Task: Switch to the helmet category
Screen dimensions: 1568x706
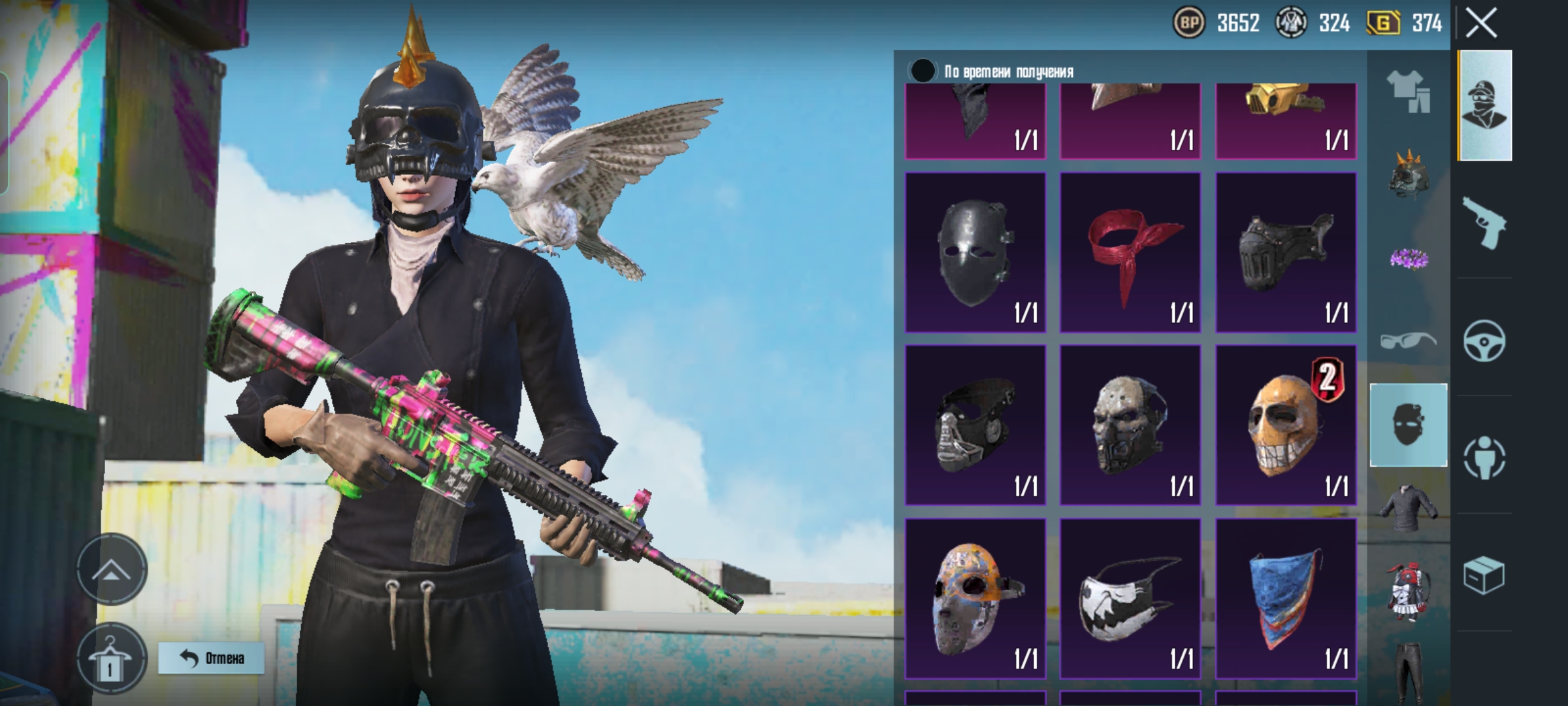Action: [x=1408, y=175]
